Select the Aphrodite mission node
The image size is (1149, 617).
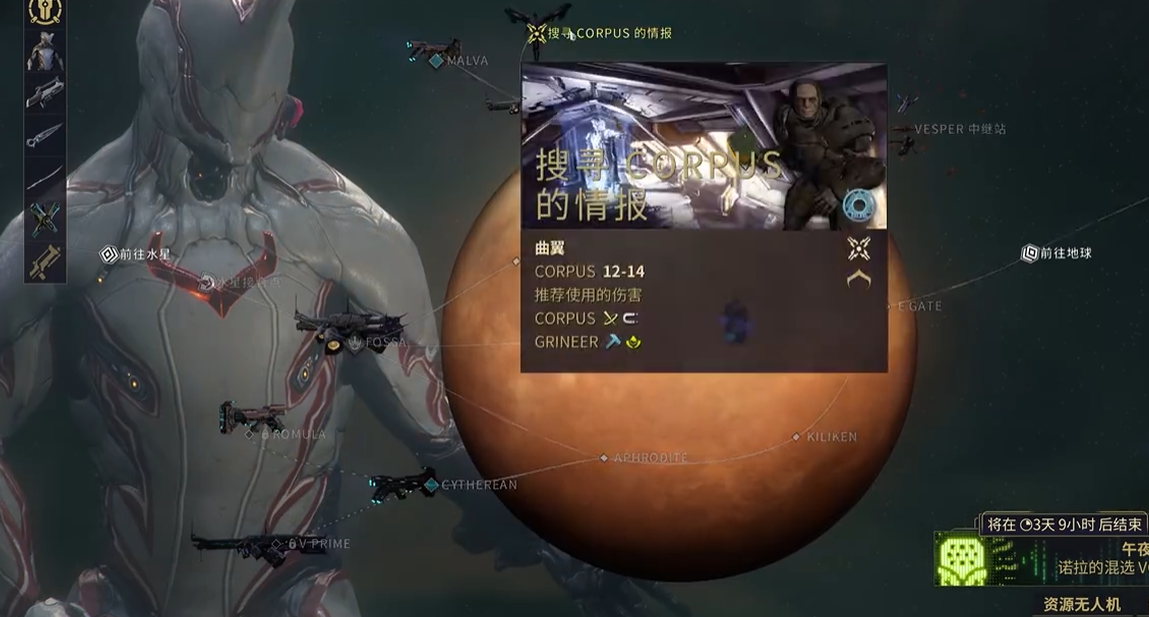(604, 458)
